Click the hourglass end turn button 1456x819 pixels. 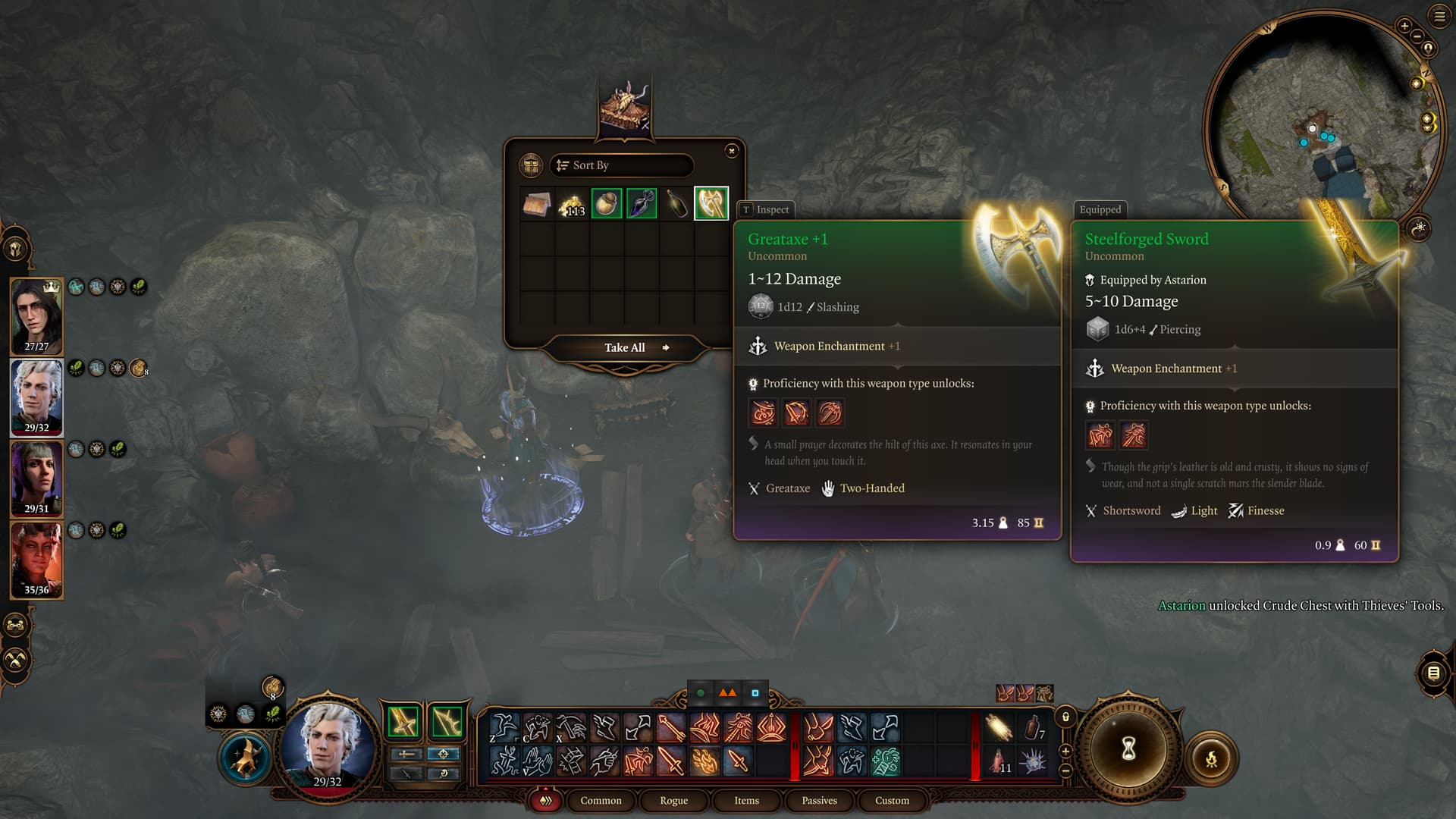click(x=1128, y=749)
